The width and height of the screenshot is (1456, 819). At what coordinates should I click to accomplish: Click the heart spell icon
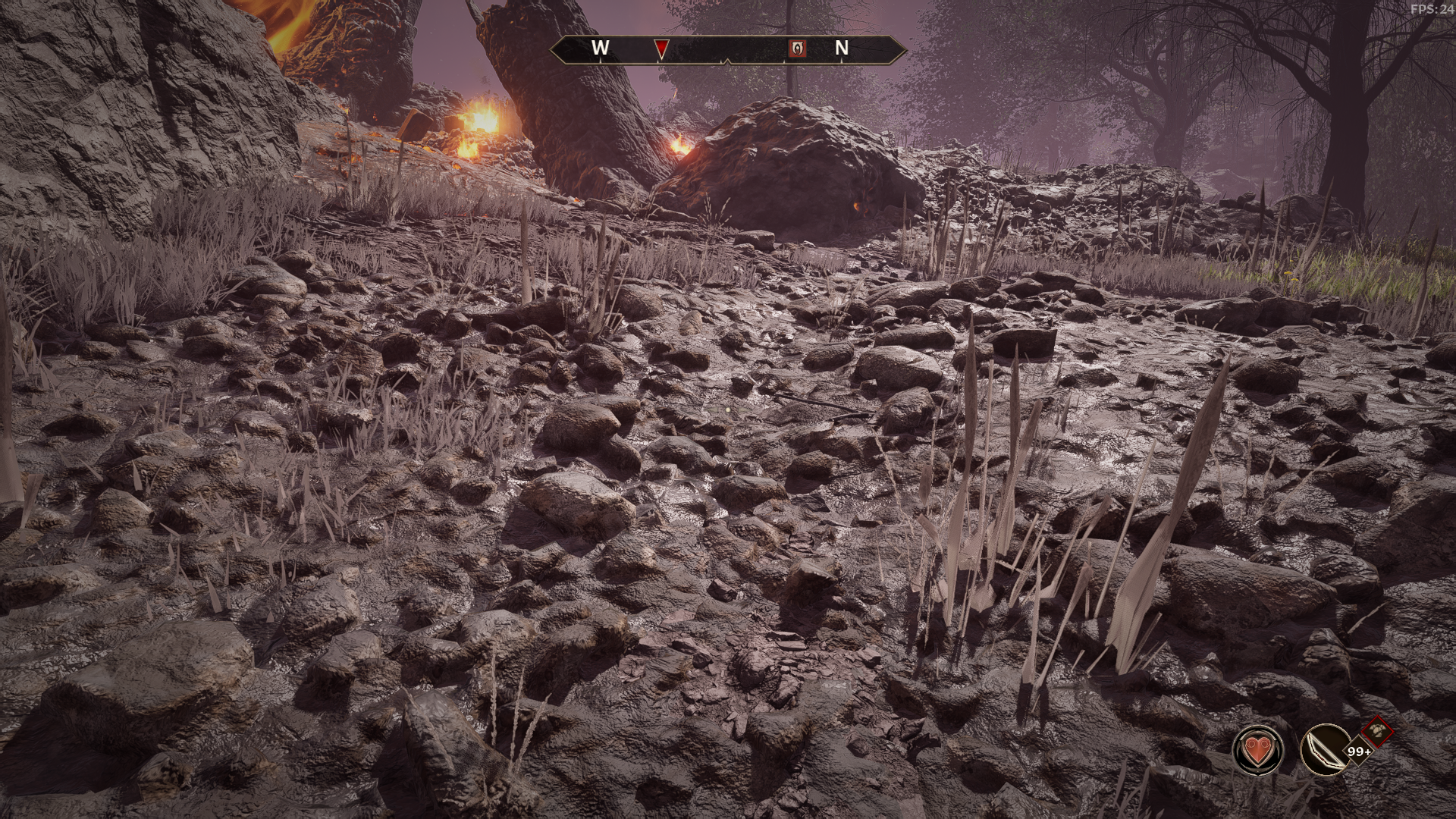tap(1258, 751)
